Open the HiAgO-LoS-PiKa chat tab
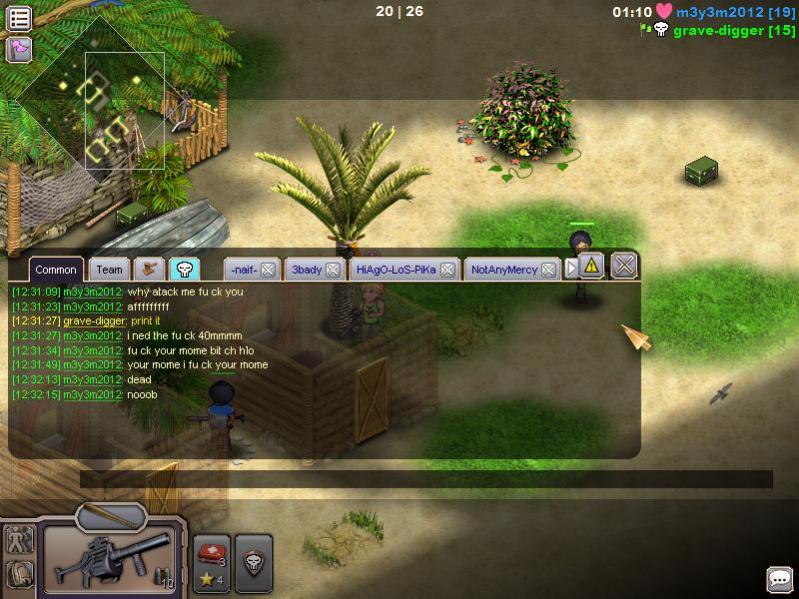This screenshot has height=599, width=799. pos(396,269)
